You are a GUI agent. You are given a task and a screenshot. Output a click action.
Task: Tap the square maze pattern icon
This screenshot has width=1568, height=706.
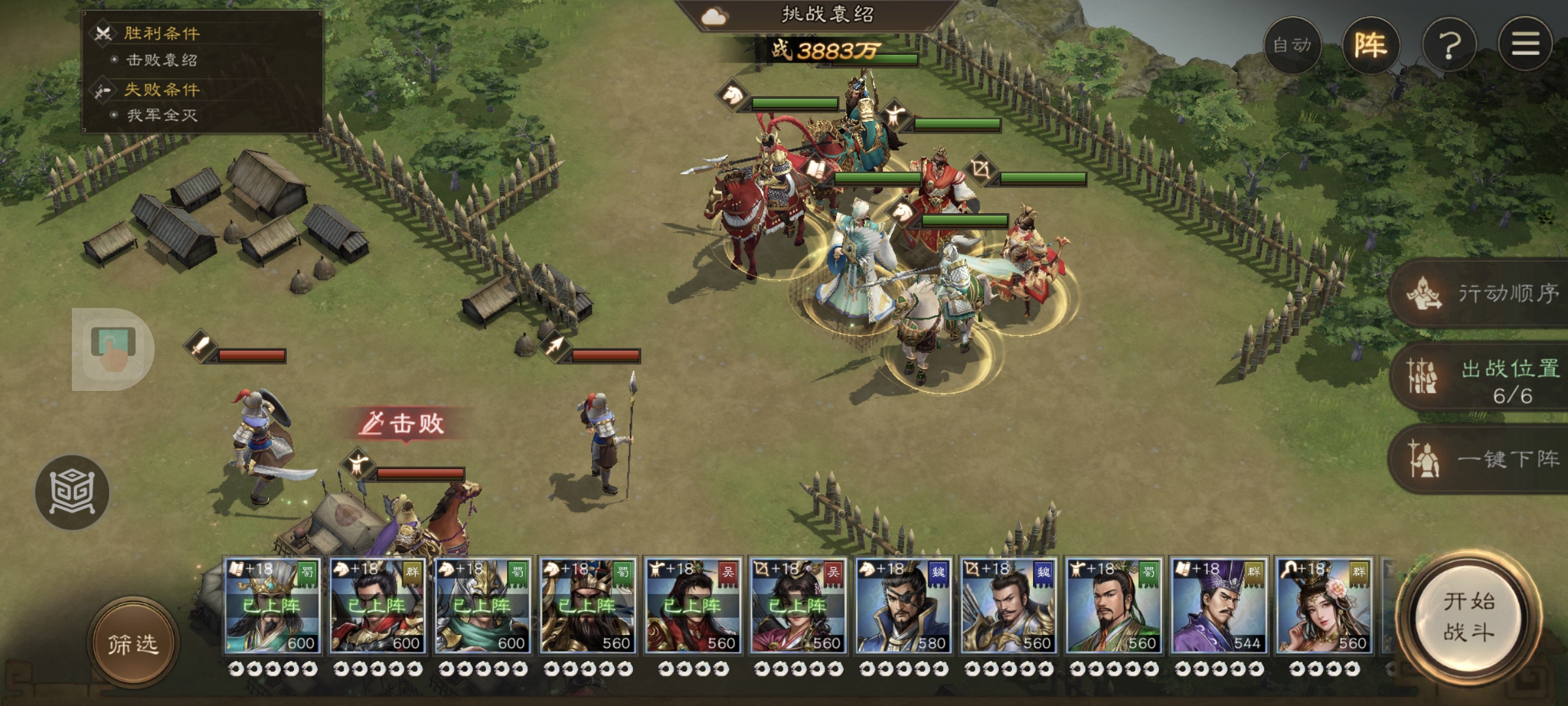[x=73, y=492]
